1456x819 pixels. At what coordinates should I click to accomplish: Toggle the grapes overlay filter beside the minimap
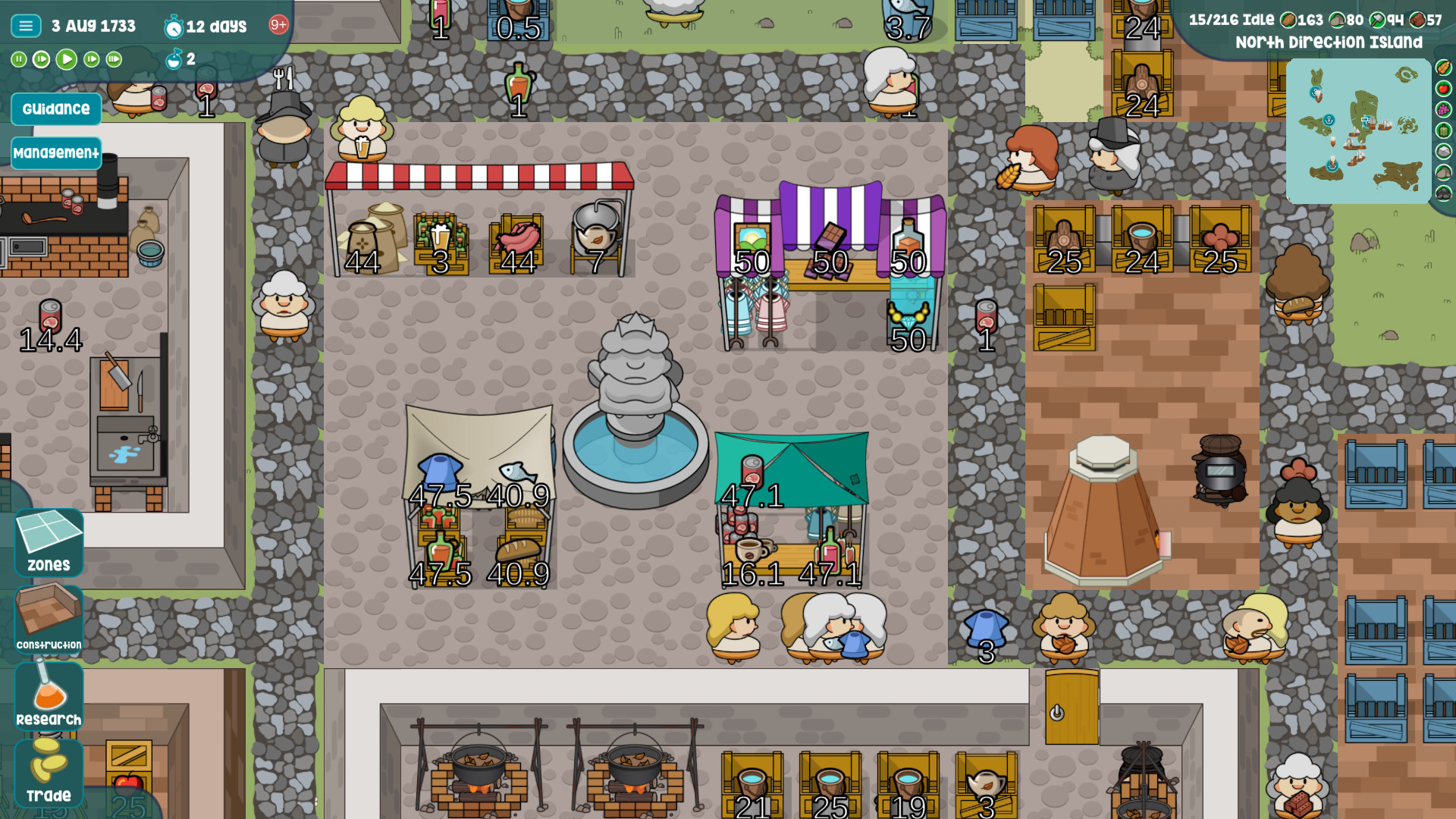1443,109
